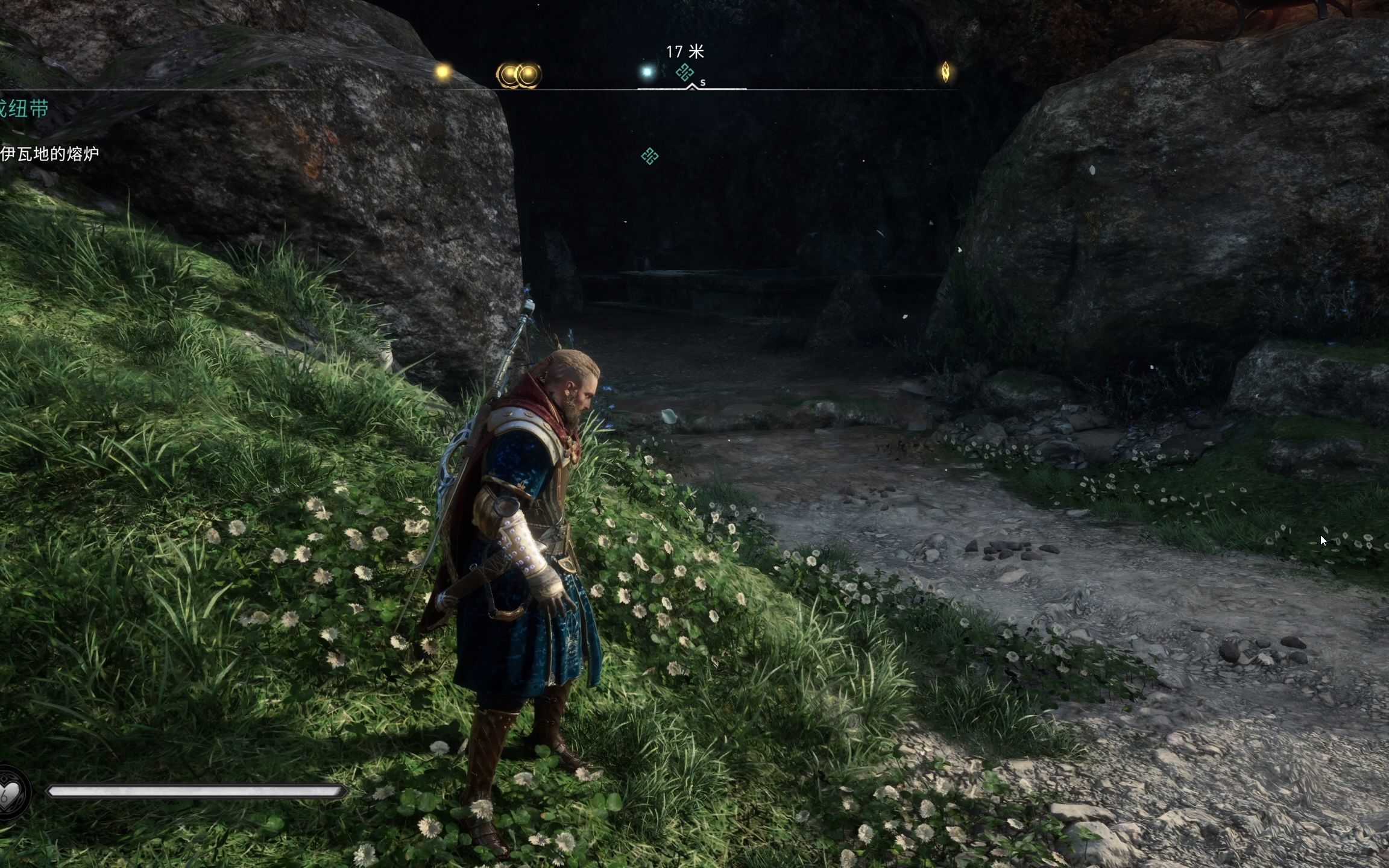Select the yellow artifact marker on compass

[945, 72]
